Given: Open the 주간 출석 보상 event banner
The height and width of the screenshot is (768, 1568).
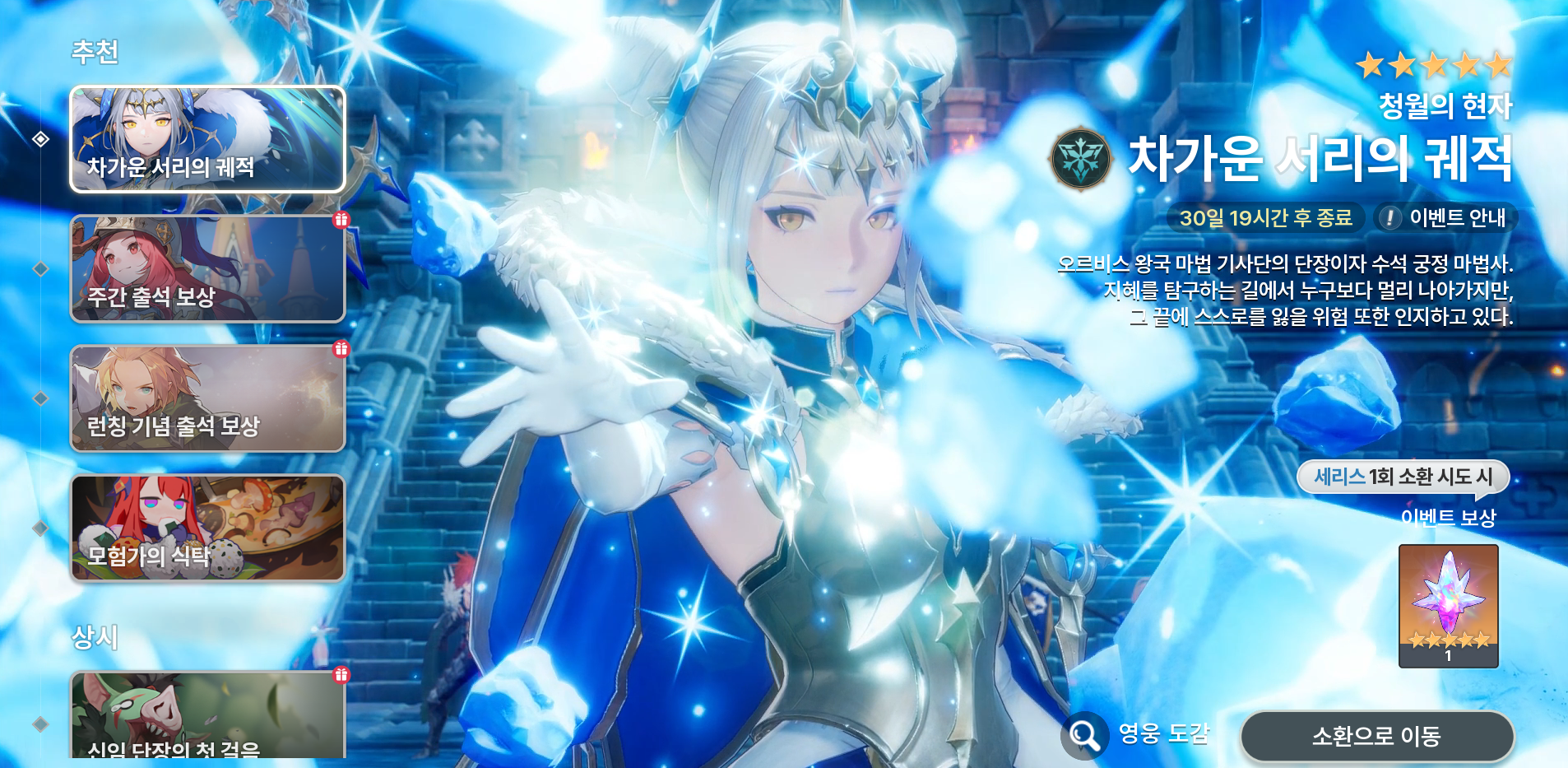Looking at the screenshot, I should [x=207, y=269].
